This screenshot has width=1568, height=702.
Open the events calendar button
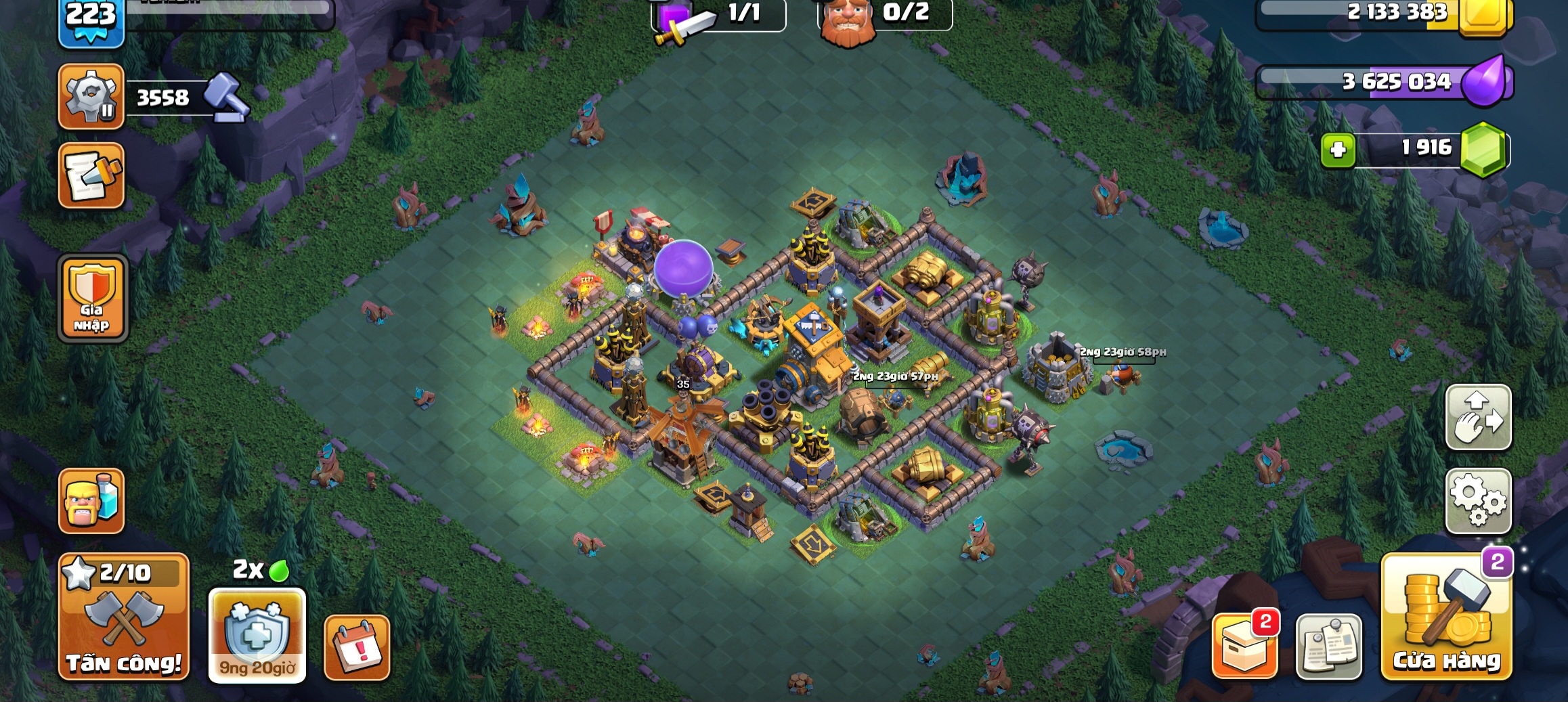tap(357, 647)
